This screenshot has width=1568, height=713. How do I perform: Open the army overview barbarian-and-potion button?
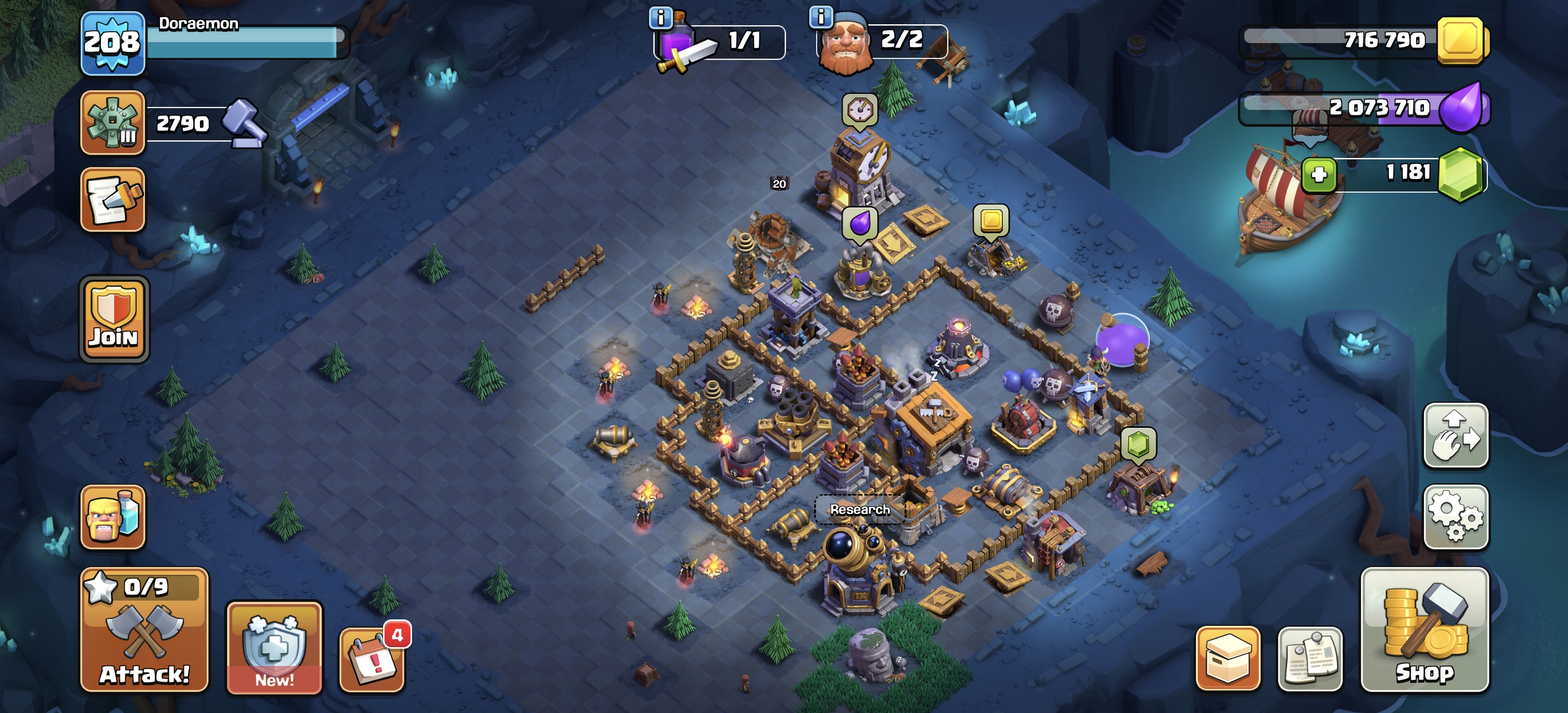(113, 517)
